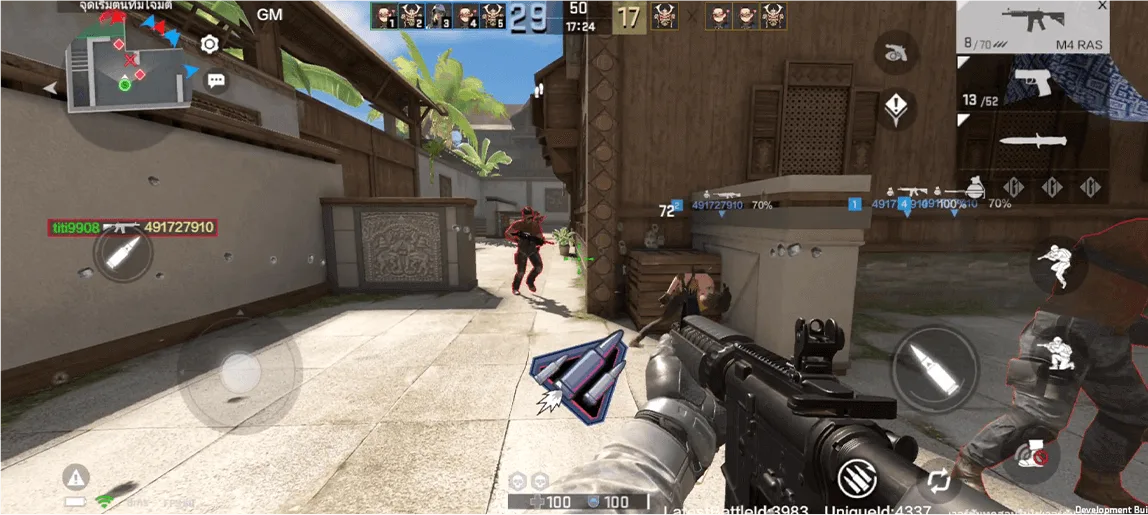Collapse minimap with the left arrow
The height and width of the screenshot is (515, 1148).
[x=49, y=88]
